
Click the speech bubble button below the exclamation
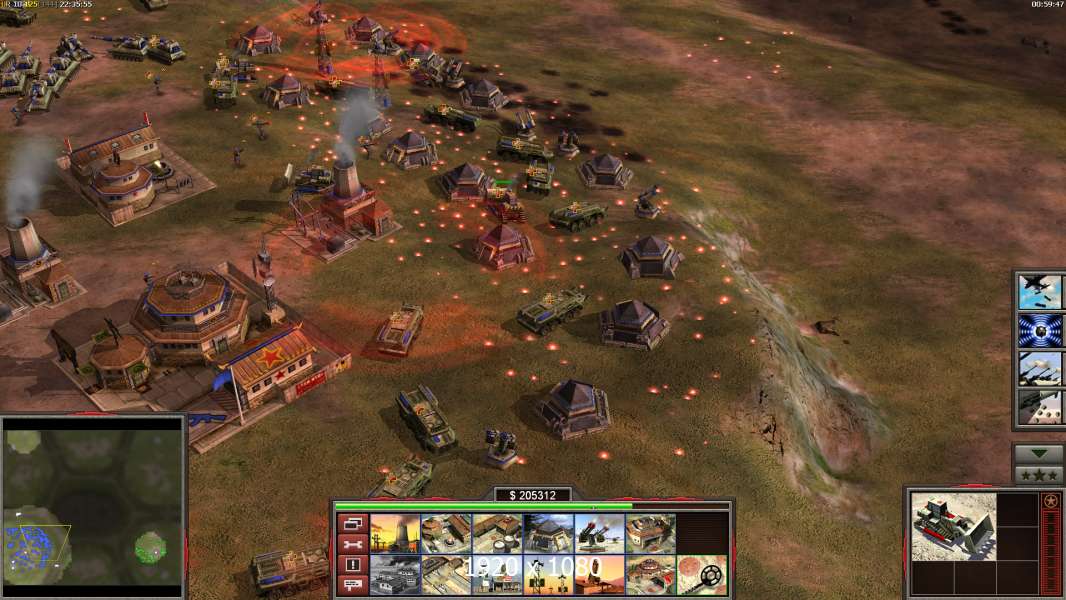point(352,584)
